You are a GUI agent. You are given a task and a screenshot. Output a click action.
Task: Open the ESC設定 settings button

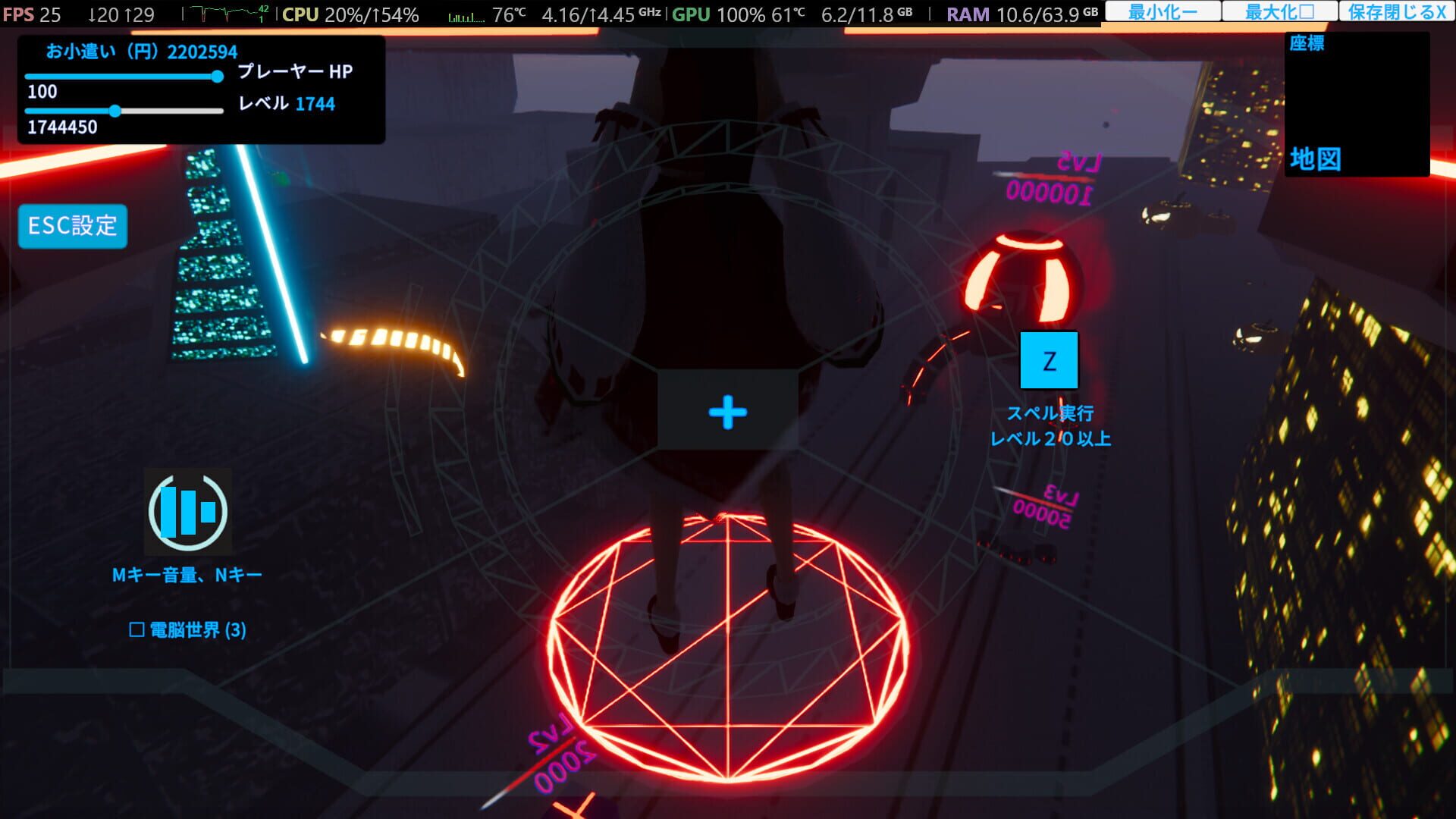72,224
